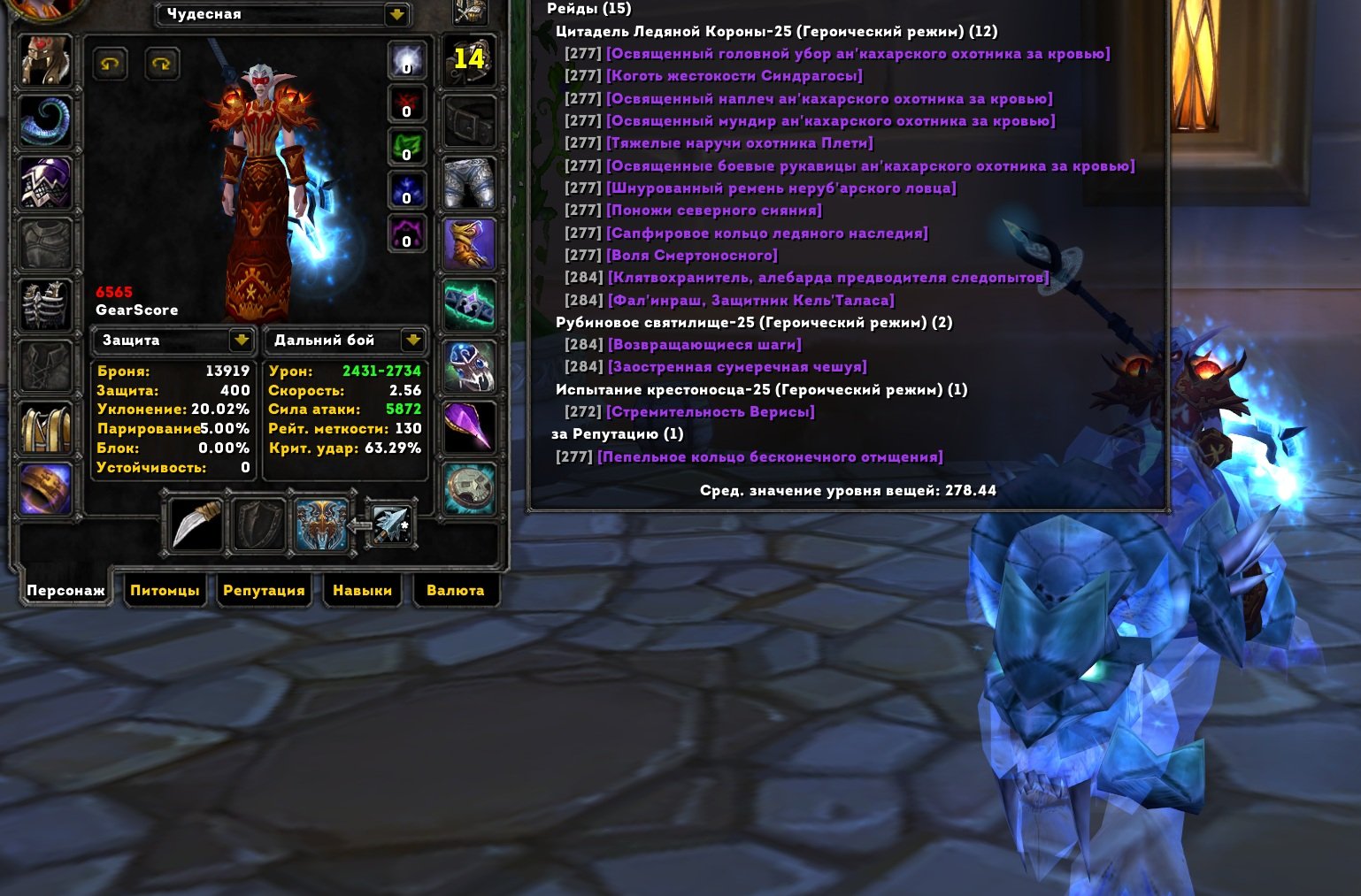The image size is (1361, 896).
Task: Click the arrow ammo slot
Action: pyautogui.click(x=390, y=525)
